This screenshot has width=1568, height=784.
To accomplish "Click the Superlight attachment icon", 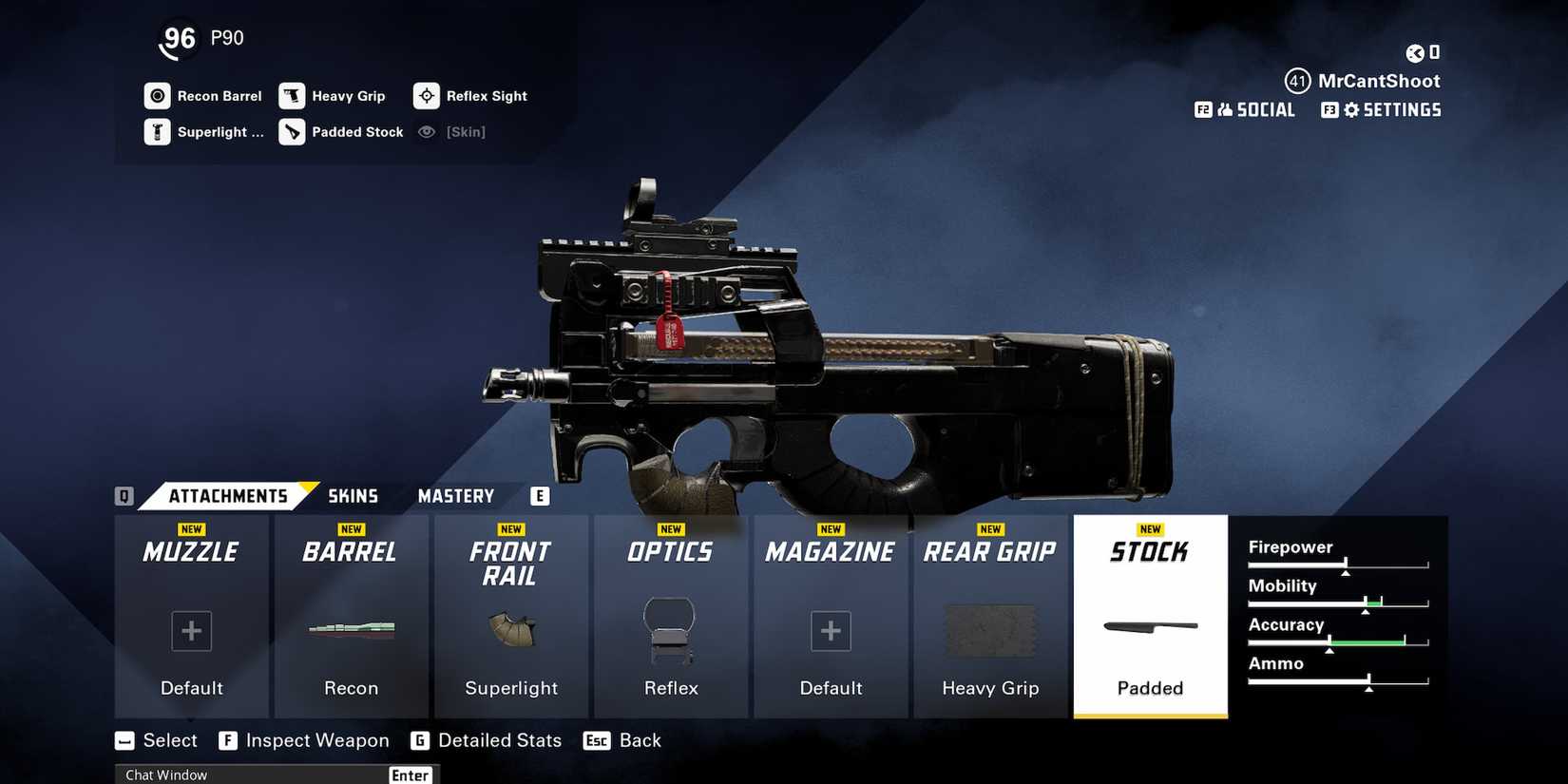I will [x=158, y=131].
